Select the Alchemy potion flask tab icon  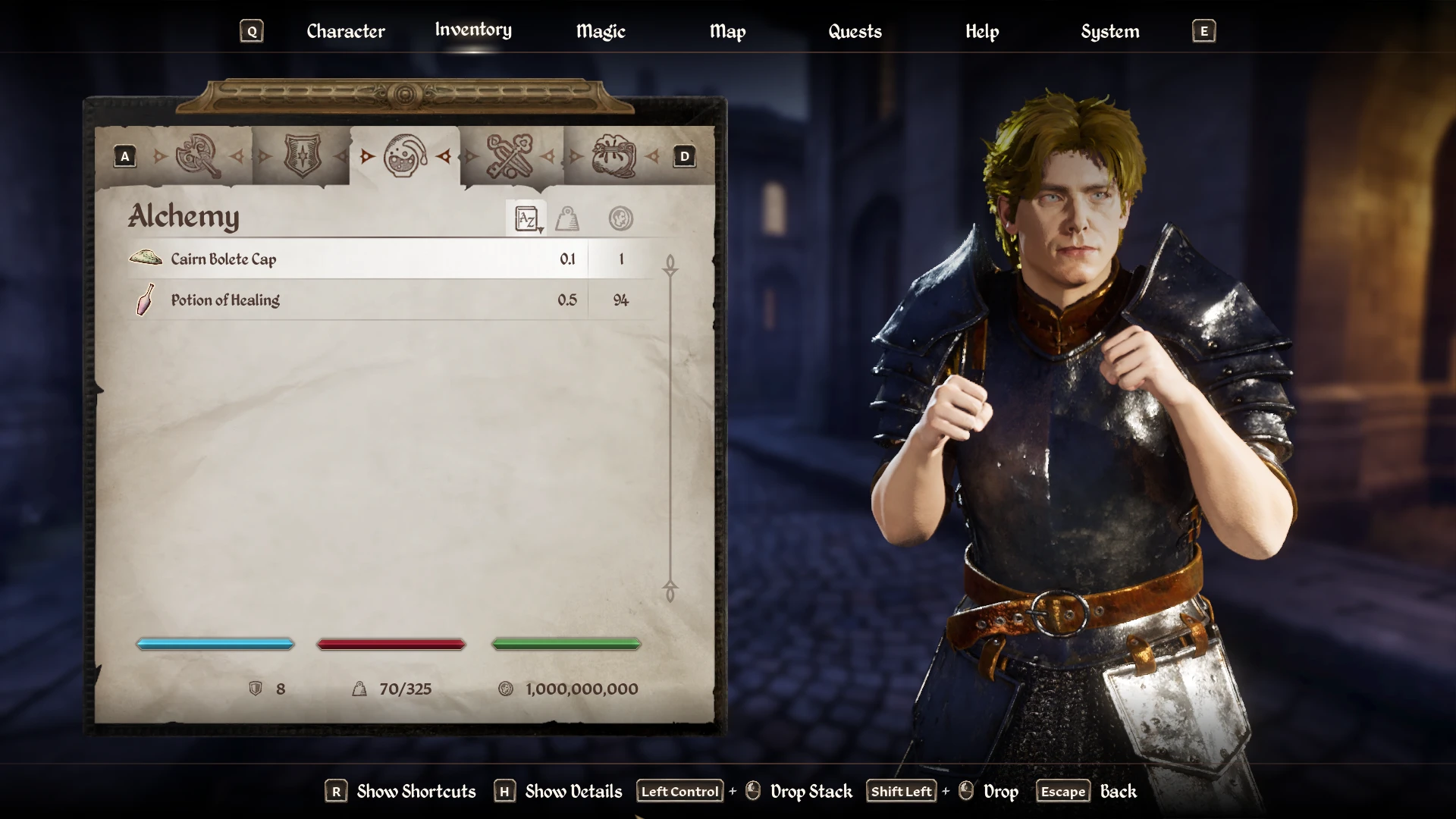(405, 157)
